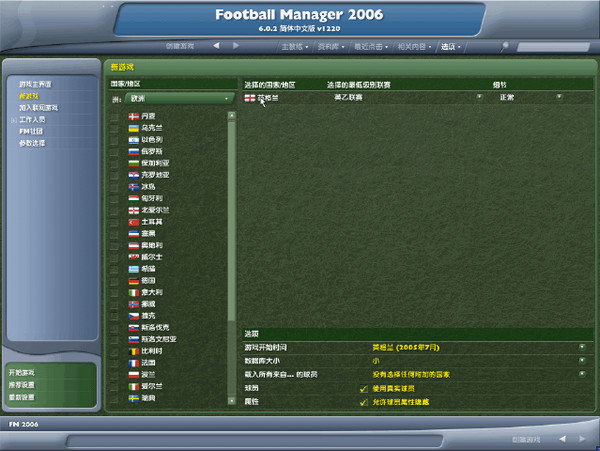600x451 pixels.
Task: Tick the checkbox for 丹麦
Action: [116, 117]
